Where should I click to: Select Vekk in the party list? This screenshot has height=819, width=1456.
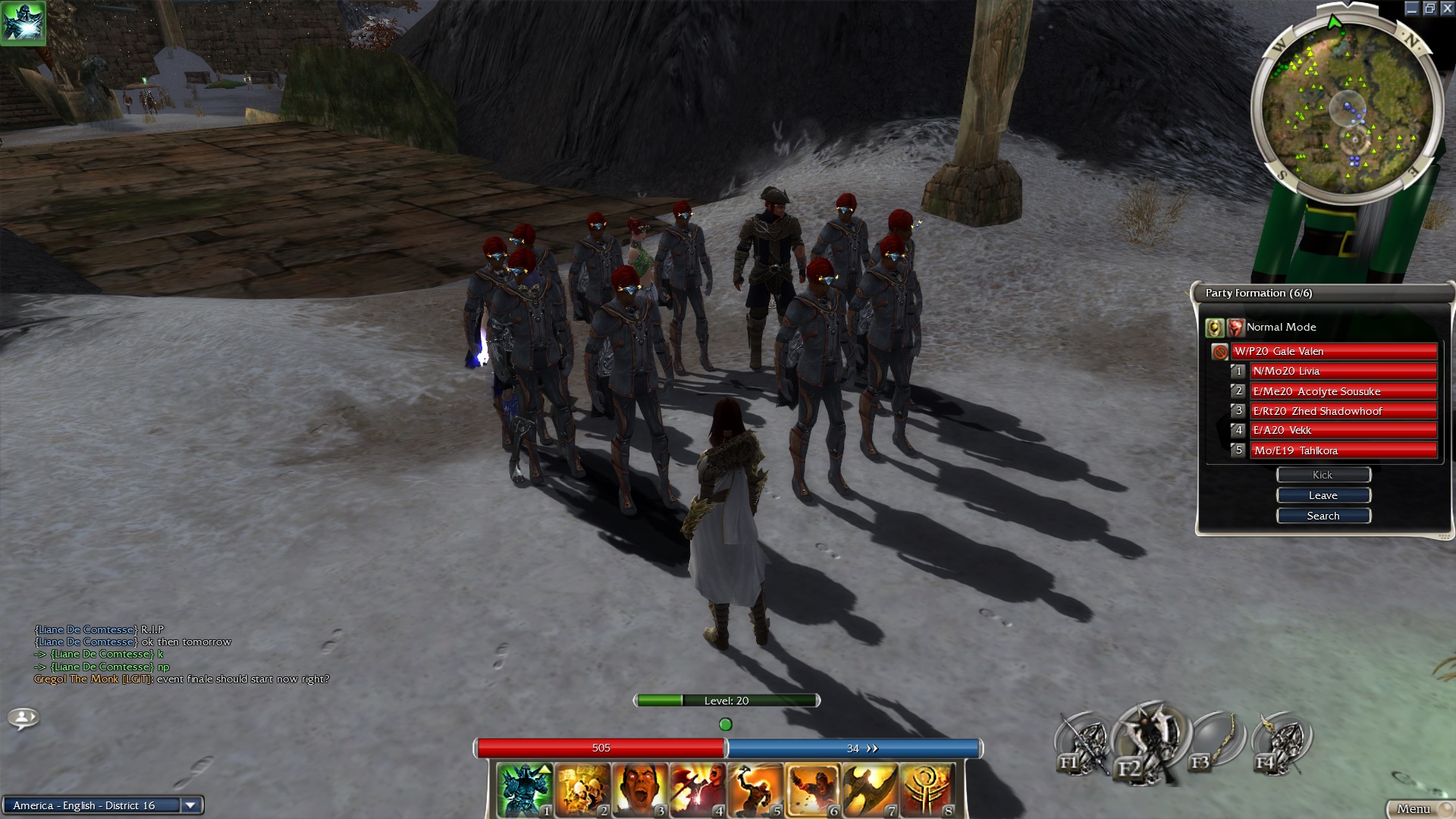1342,430
